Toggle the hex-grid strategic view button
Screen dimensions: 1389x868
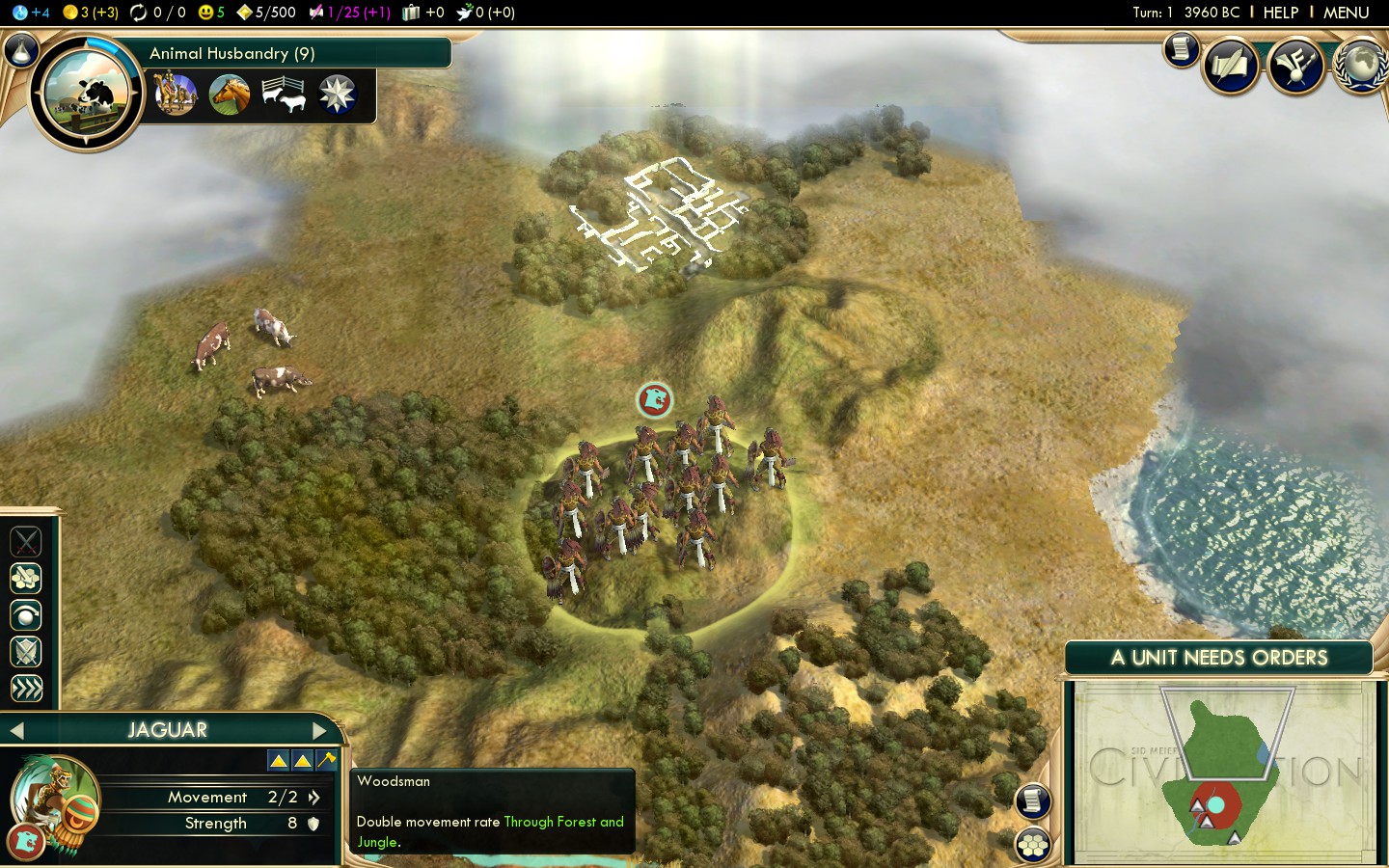click(1033, 846)
